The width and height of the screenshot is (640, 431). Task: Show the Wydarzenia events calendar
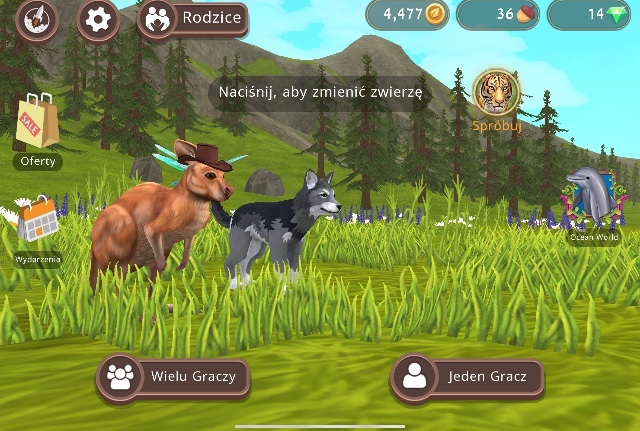[x=38, y=228]
